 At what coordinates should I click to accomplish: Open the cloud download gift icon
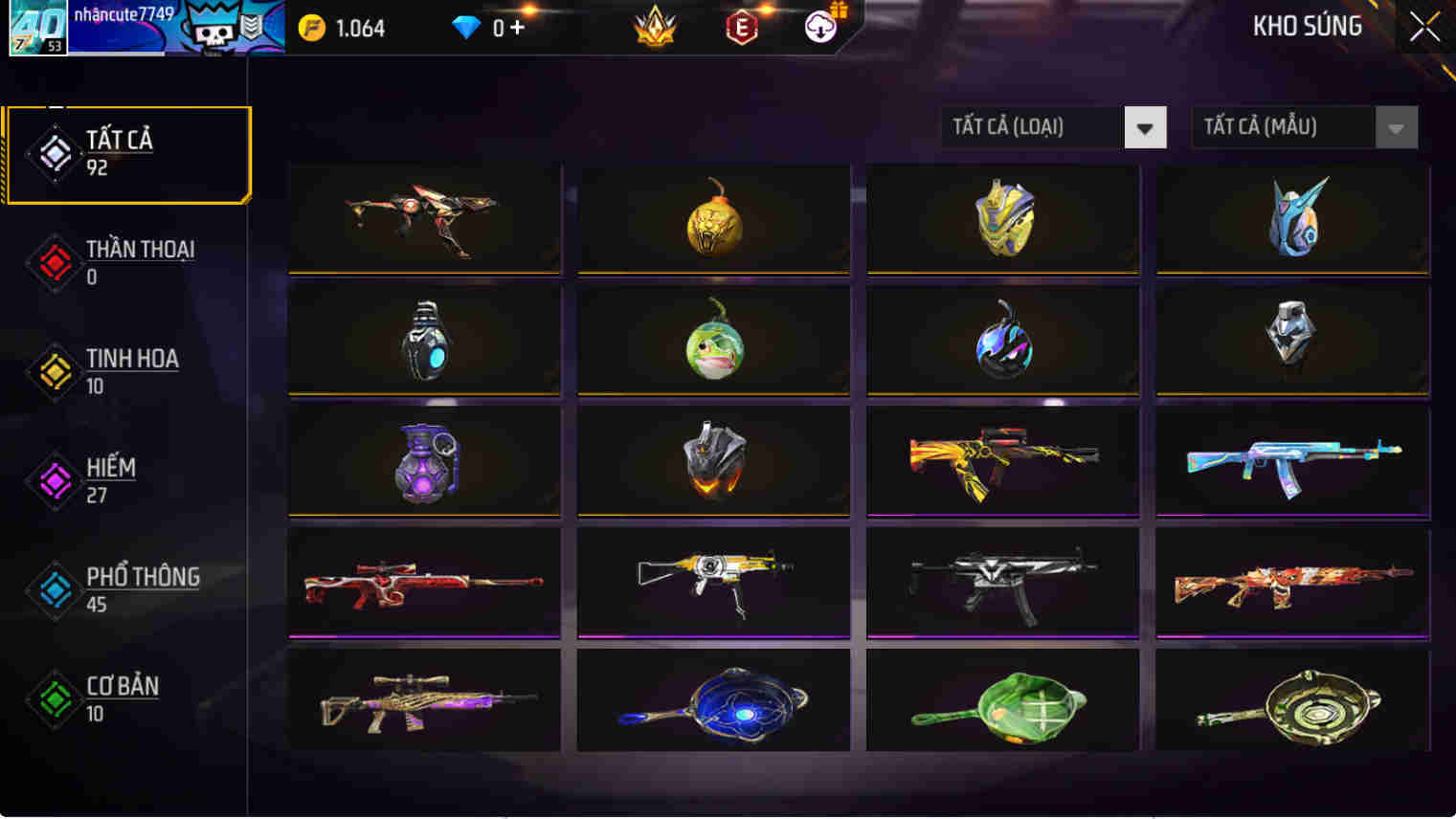[818, 28]
